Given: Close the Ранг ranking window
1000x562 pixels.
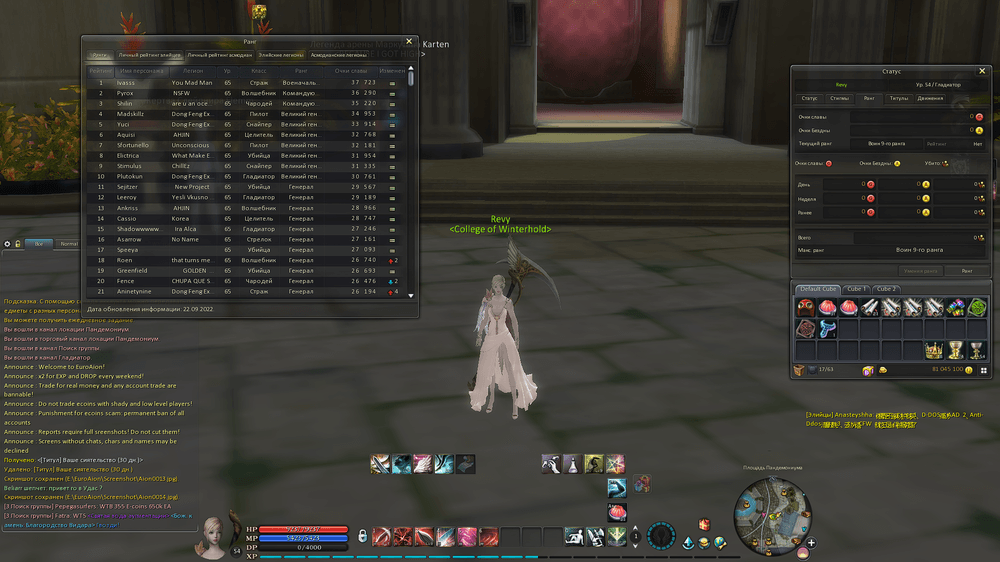Looking at the screenshot, I should click(409, 41).
